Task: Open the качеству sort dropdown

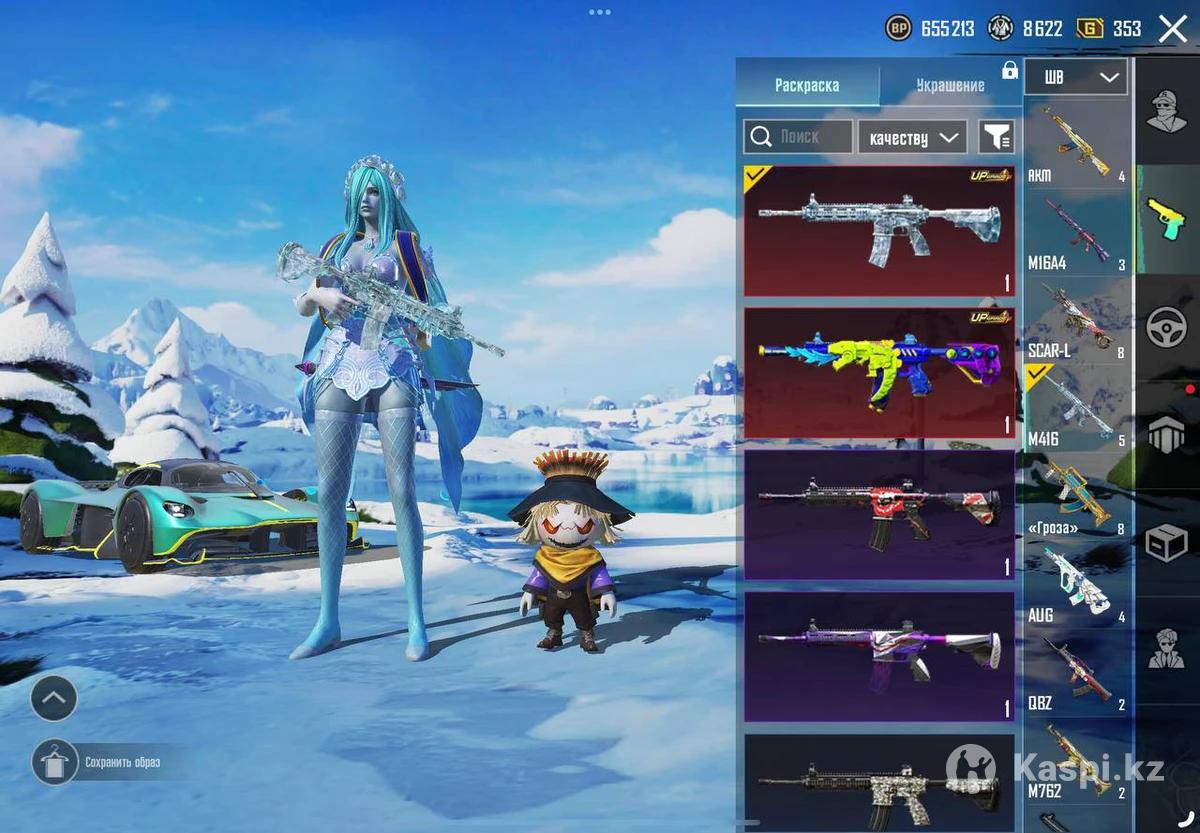Action: tap(912, 137)
